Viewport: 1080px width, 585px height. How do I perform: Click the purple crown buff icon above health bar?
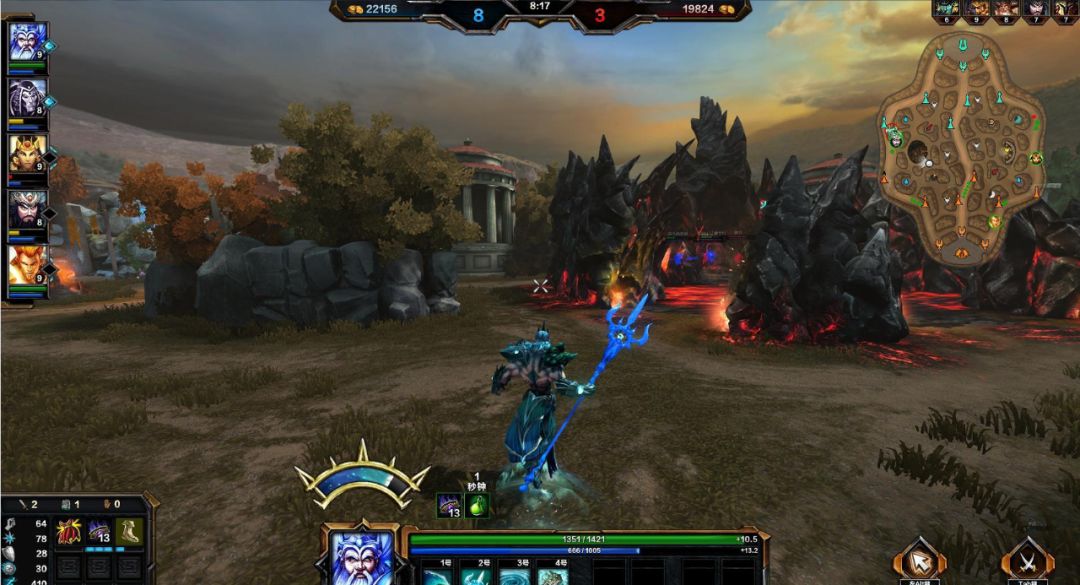[448, 506]
